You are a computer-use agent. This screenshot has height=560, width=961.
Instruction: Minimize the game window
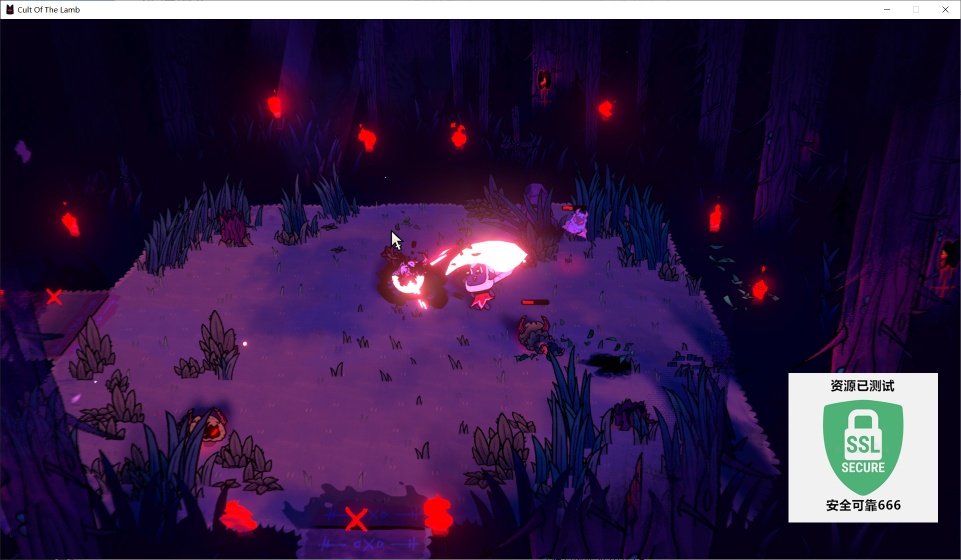887,10
